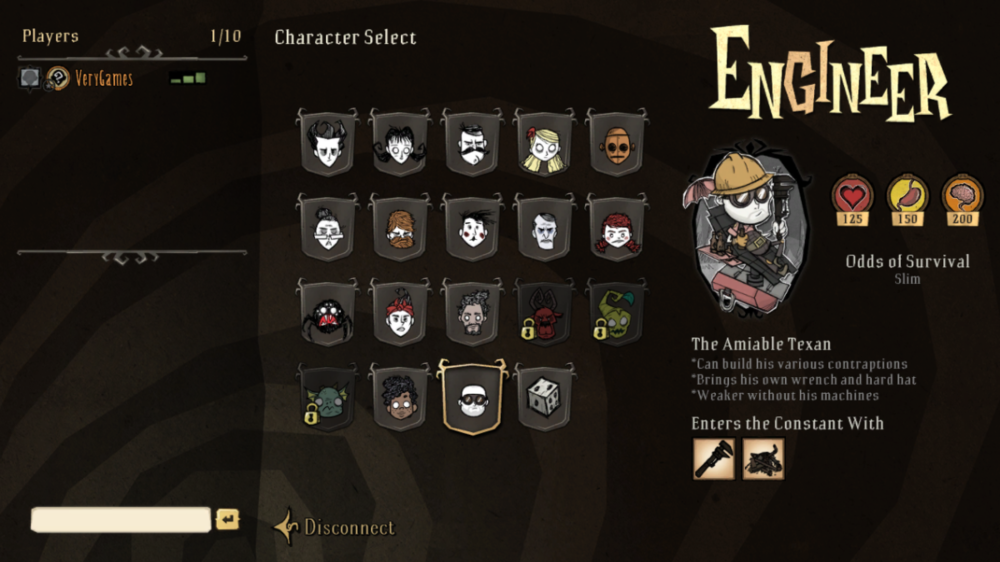Focus the chat text input box
1000x562 pixels.
121,520
